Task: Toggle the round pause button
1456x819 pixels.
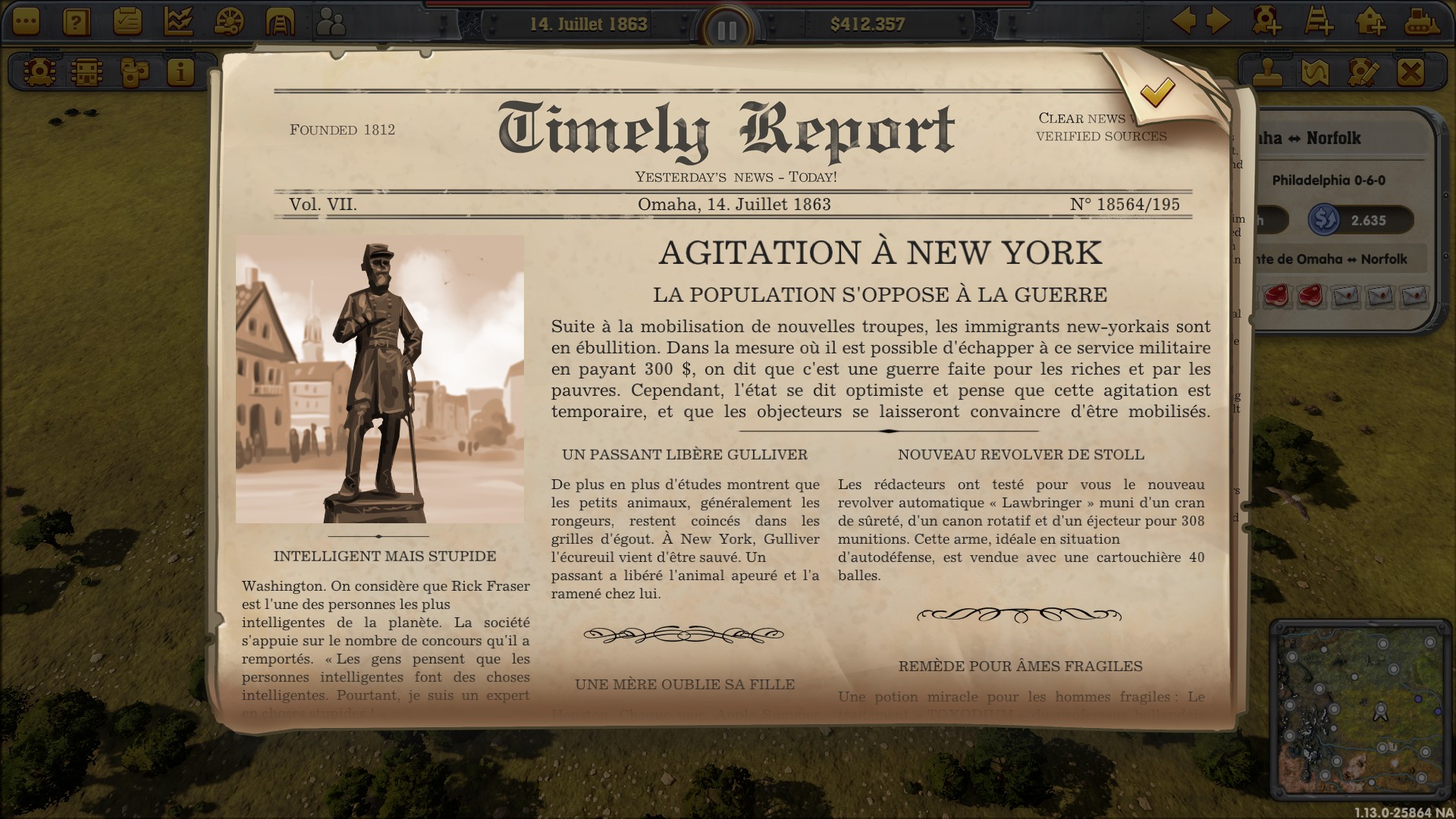Action: [x=726, y=30]
